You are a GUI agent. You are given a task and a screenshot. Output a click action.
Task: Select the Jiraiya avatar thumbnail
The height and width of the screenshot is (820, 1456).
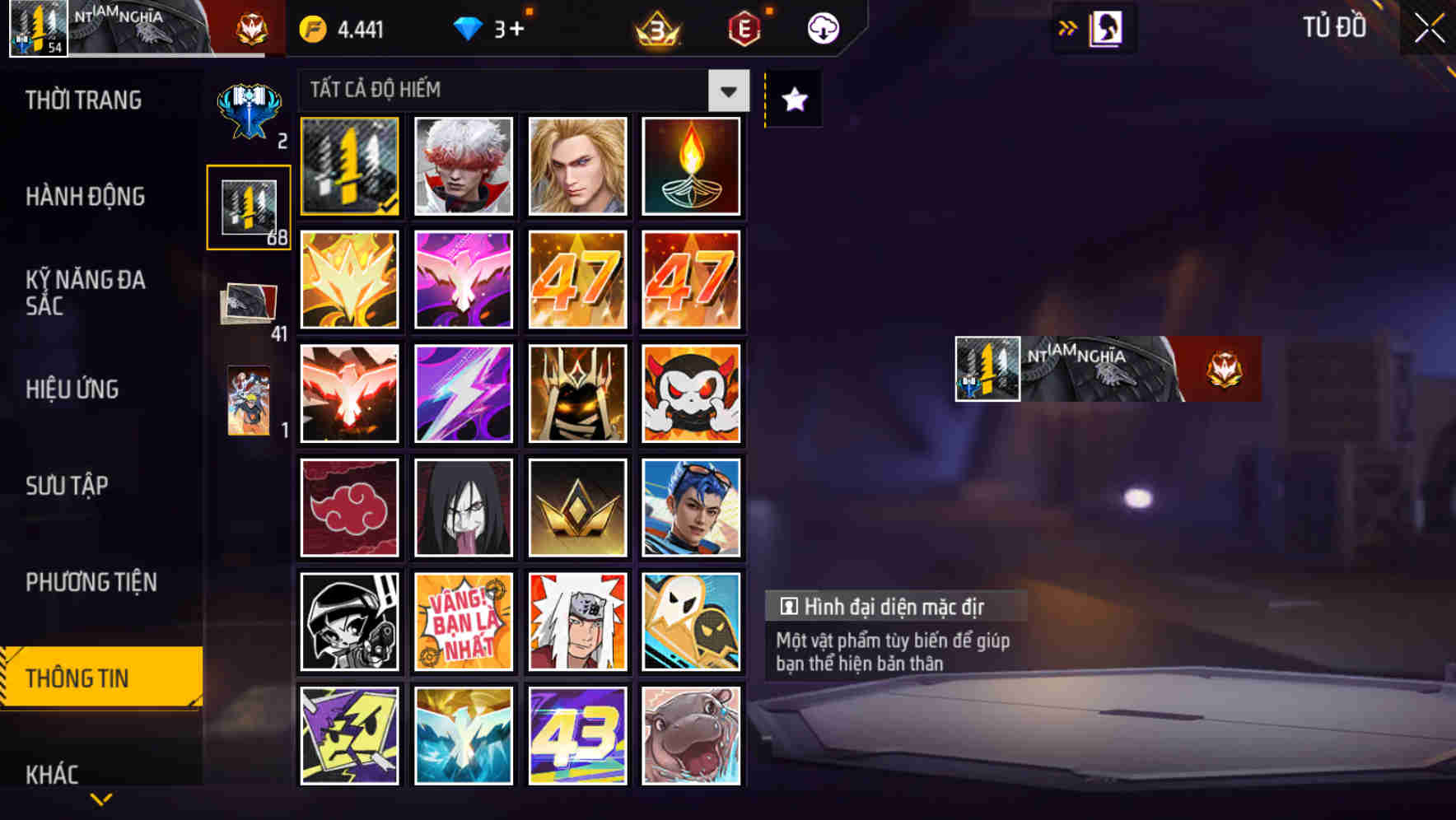(x=577, y=622)
